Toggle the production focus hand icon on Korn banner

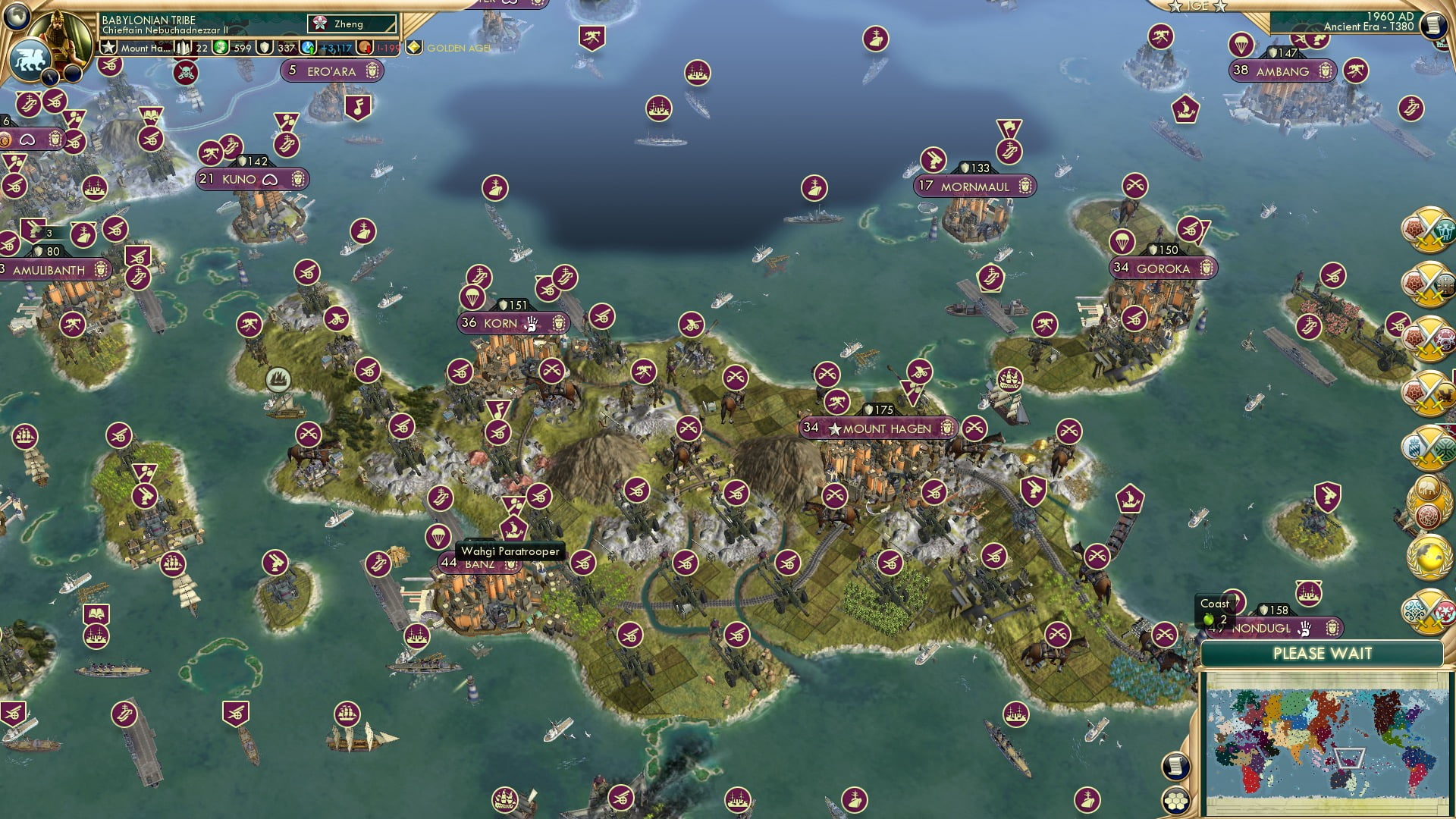533,323
